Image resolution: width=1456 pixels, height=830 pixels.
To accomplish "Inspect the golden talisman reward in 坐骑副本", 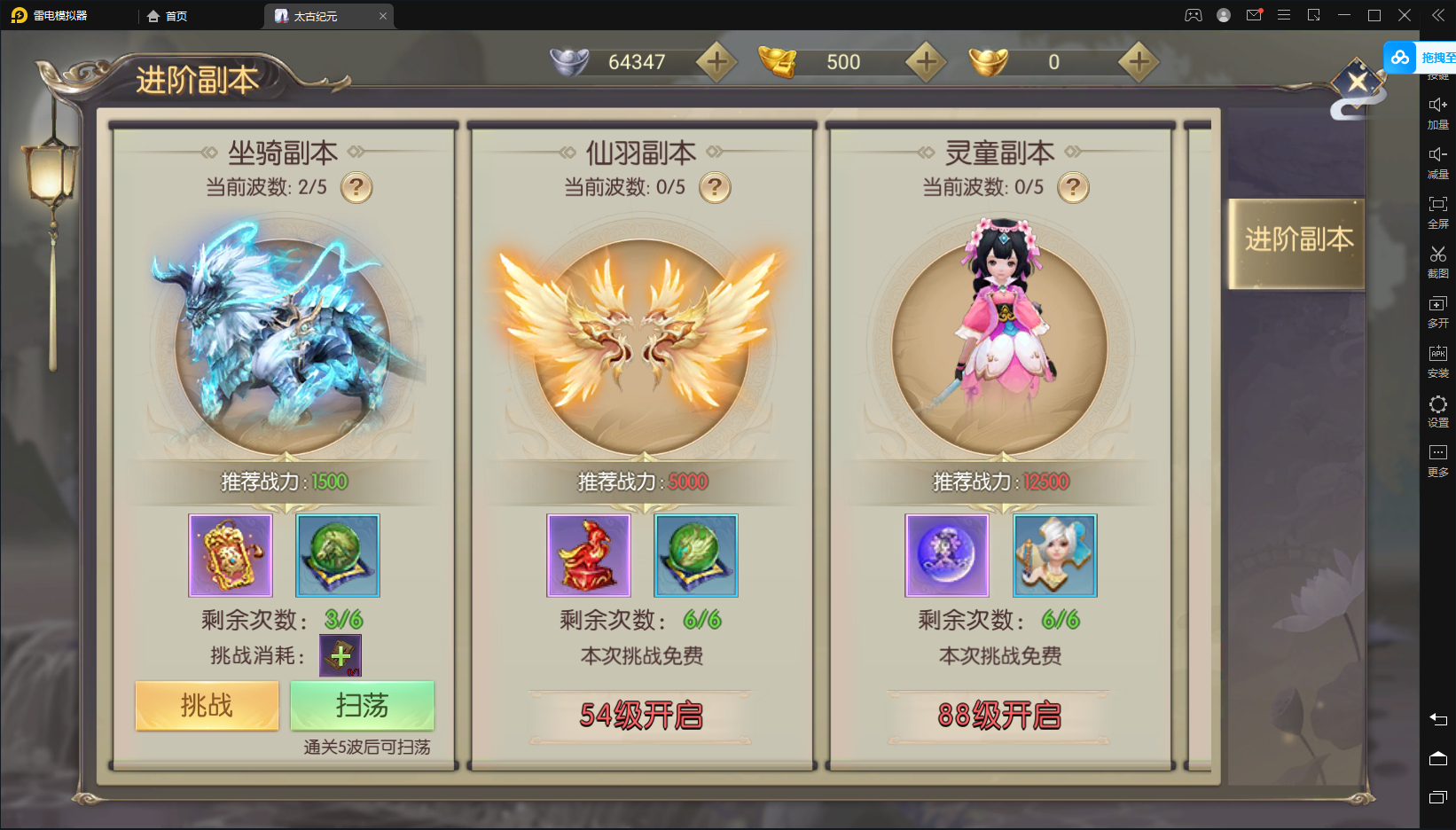I will (231, 555).
